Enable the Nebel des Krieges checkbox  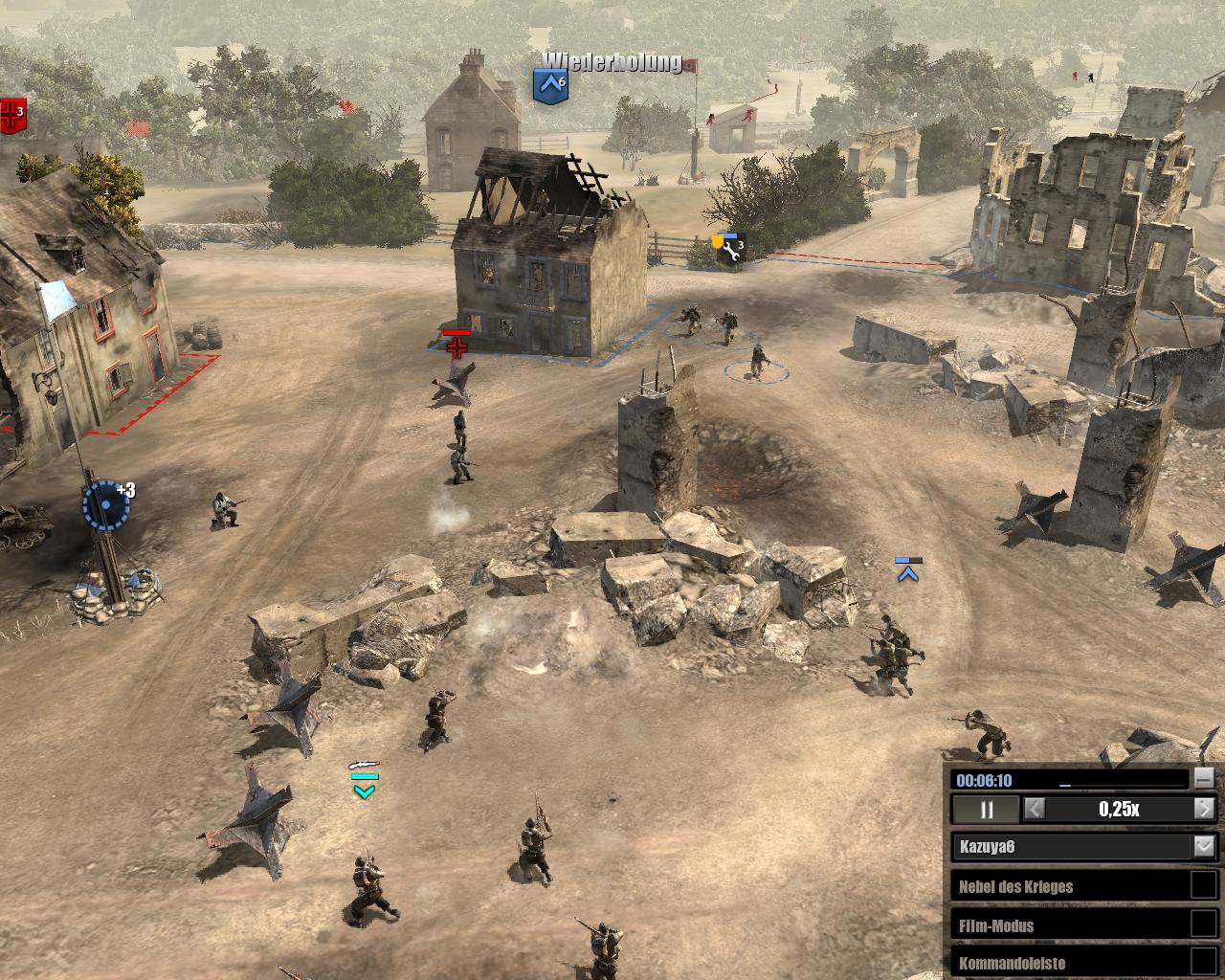click(x=1202, y=885)
